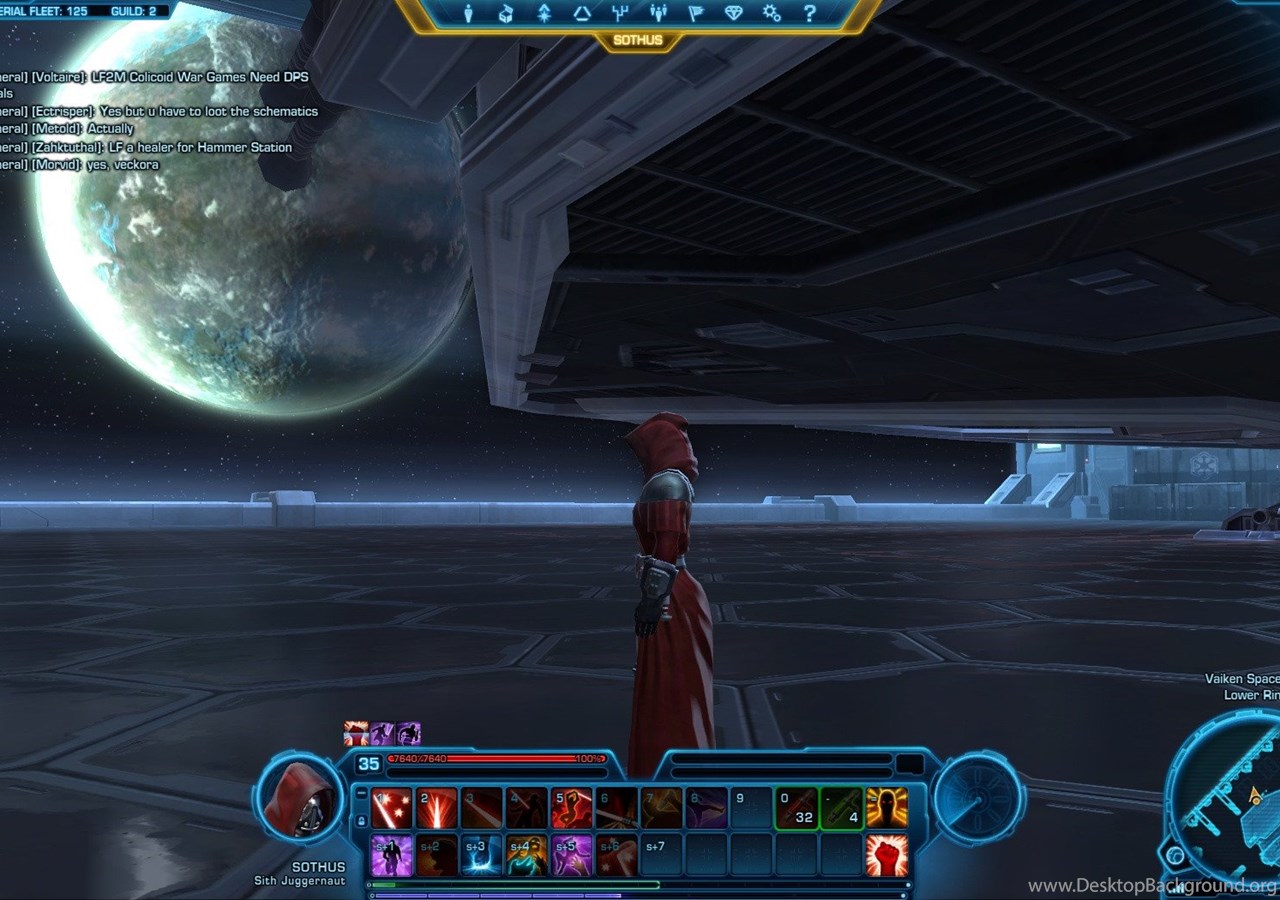Open the question mark help icon

(810, 13)
